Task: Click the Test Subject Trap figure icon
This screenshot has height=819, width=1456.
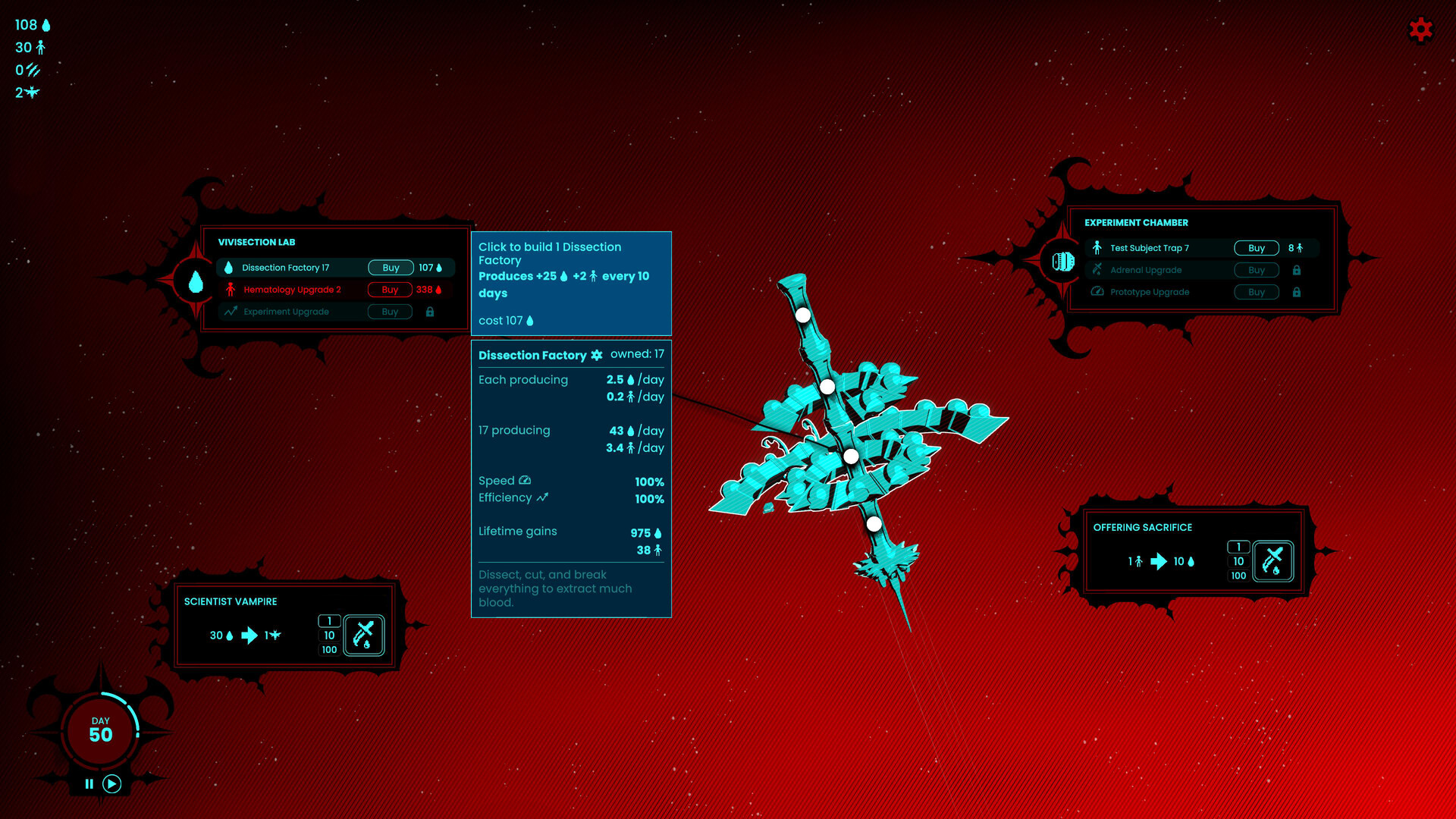Action: 1097,247
